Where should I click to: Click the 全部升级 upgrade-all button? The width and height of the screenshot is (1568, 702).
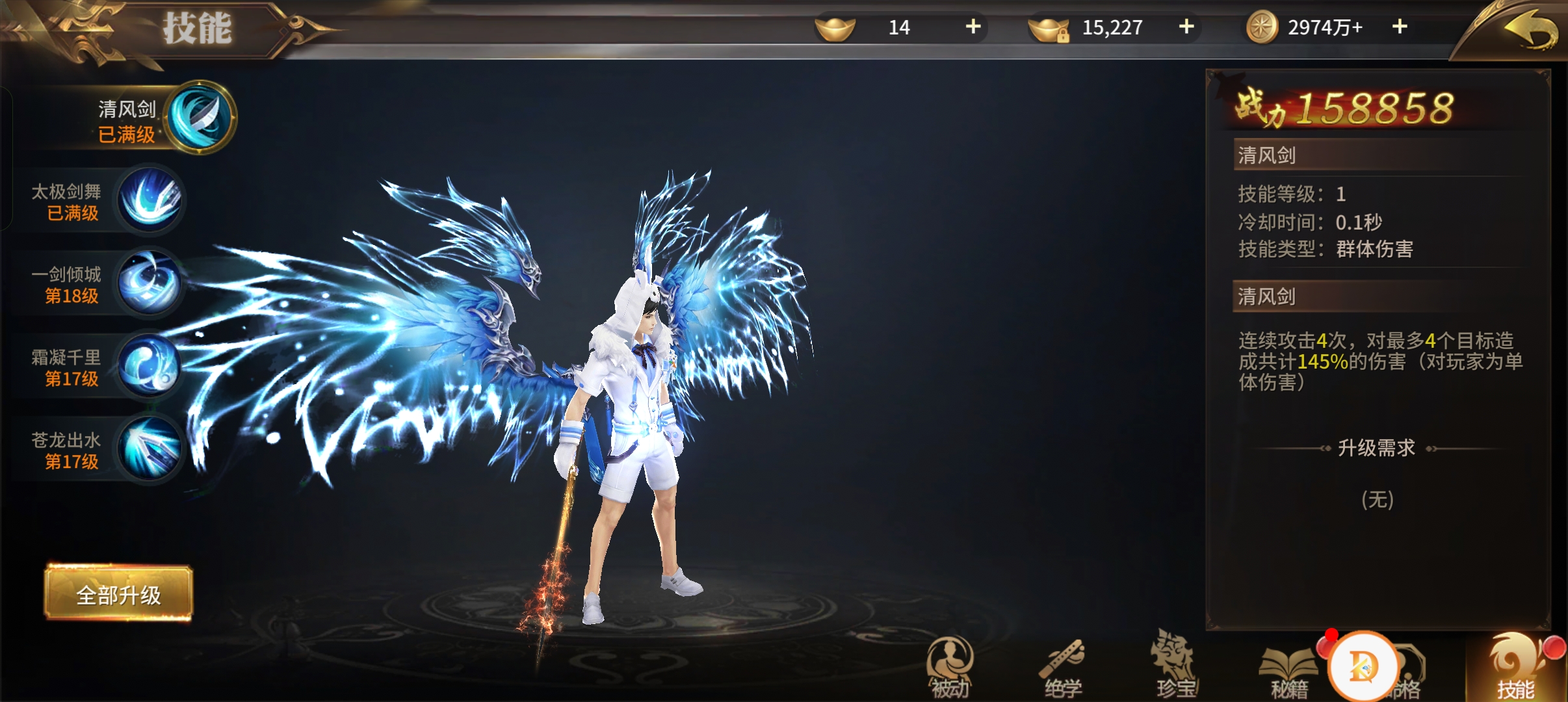pos(118,594)
